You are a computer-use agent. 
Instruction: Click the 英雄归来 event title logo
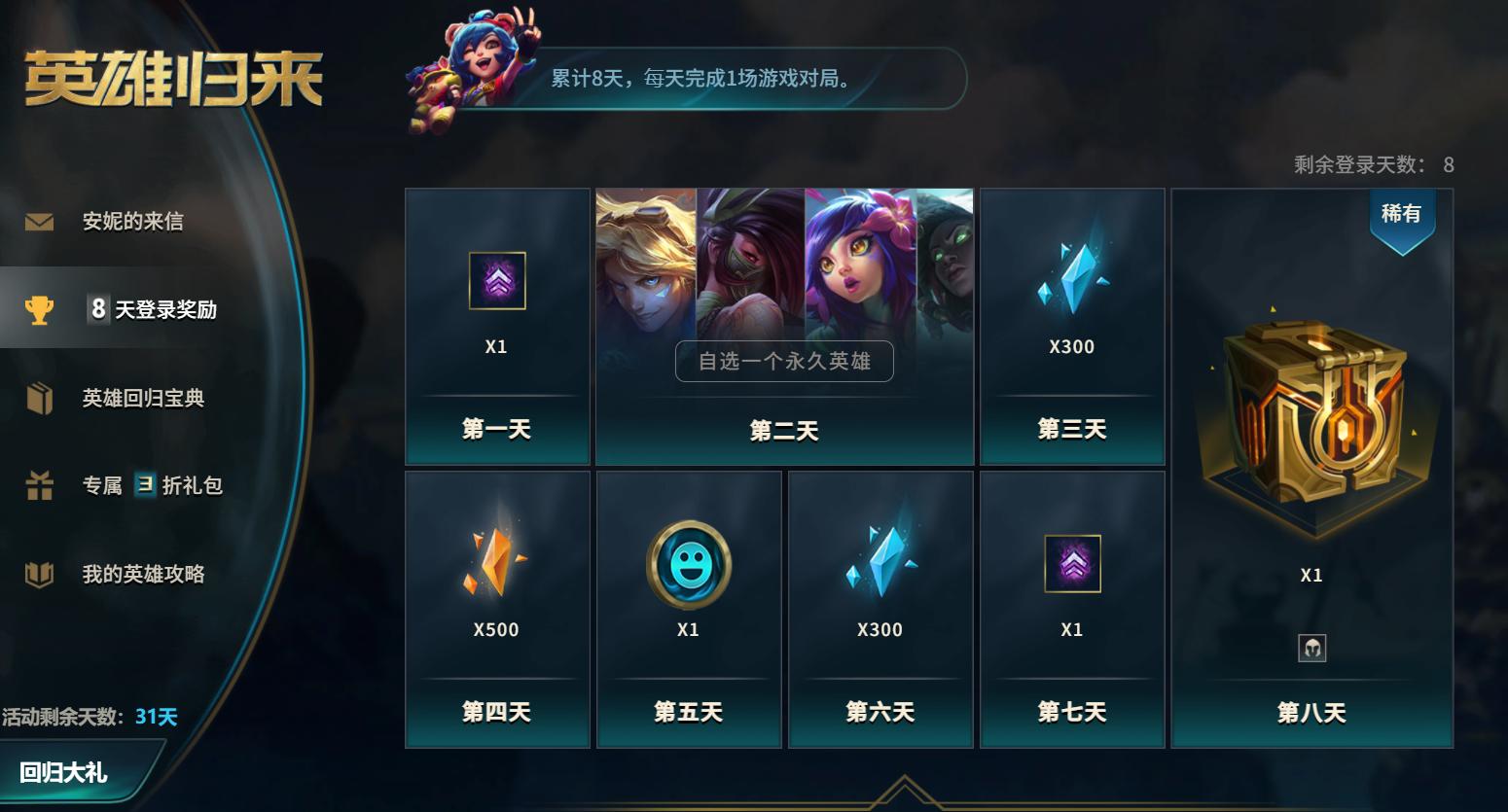point(175,80)
